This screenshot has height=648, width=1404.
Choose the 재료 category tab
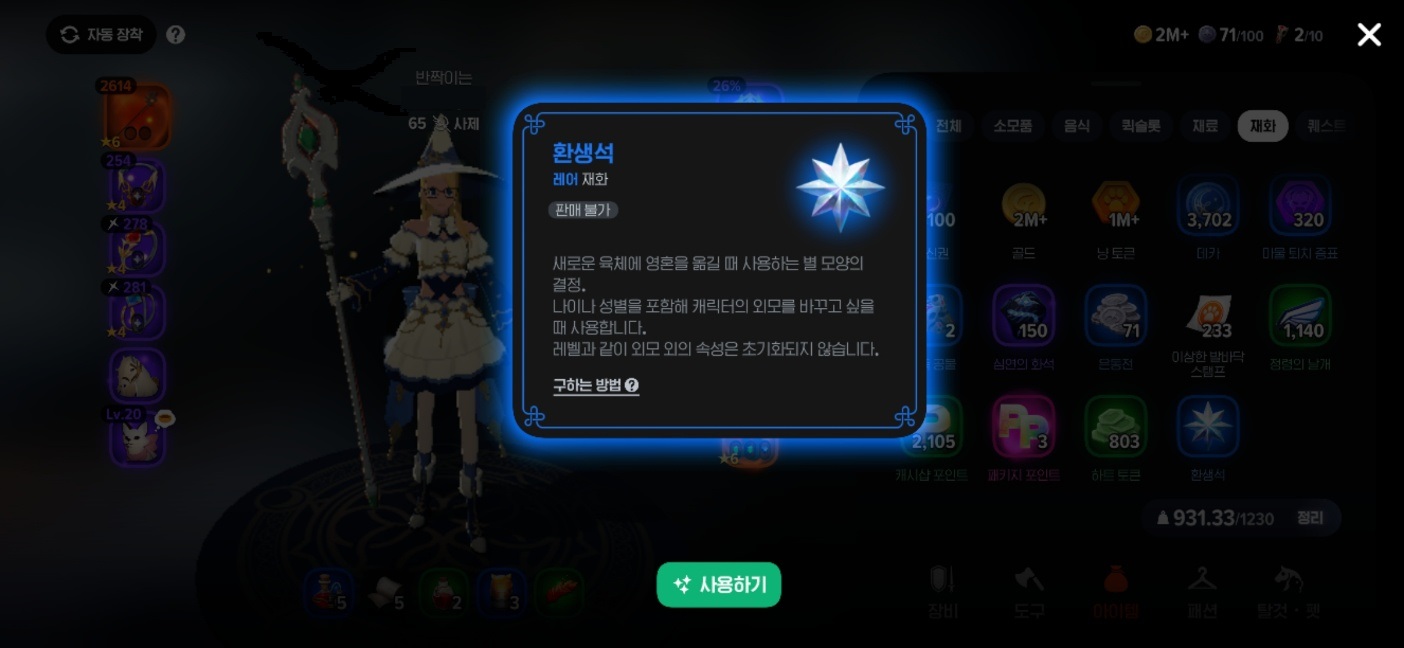[1205, 126]
